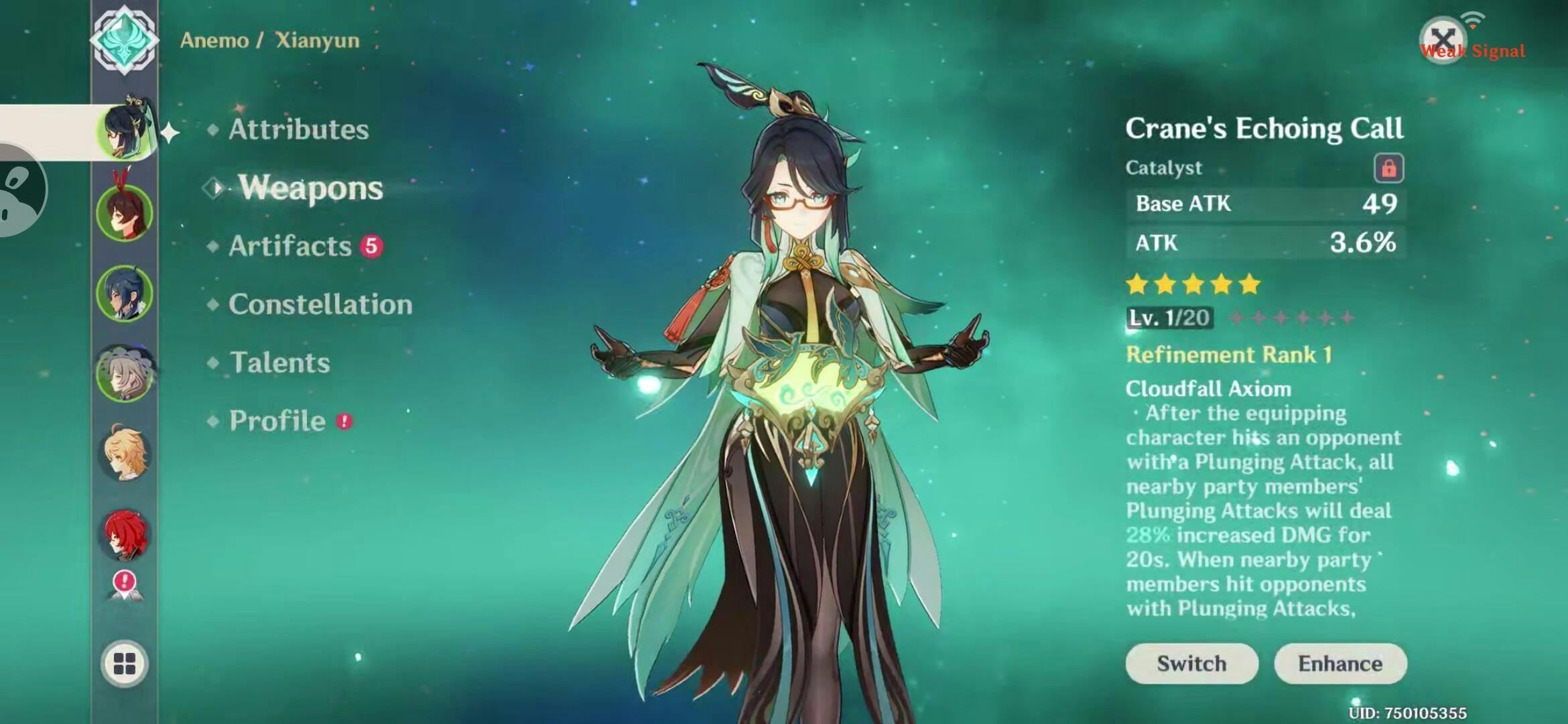Go to the Artifacts tab
This screenshot has height=724, width=1568.
pos(289,246)
